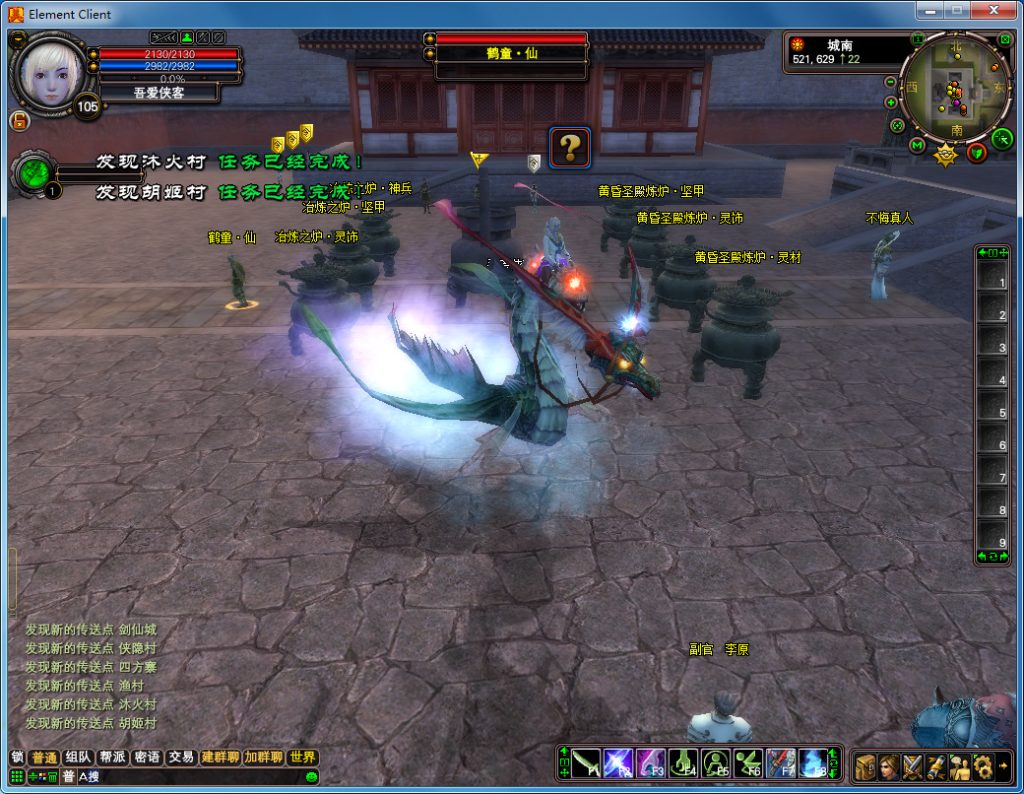
Task: Click the player's avatar portrait
Action: (x=47, y=72)
